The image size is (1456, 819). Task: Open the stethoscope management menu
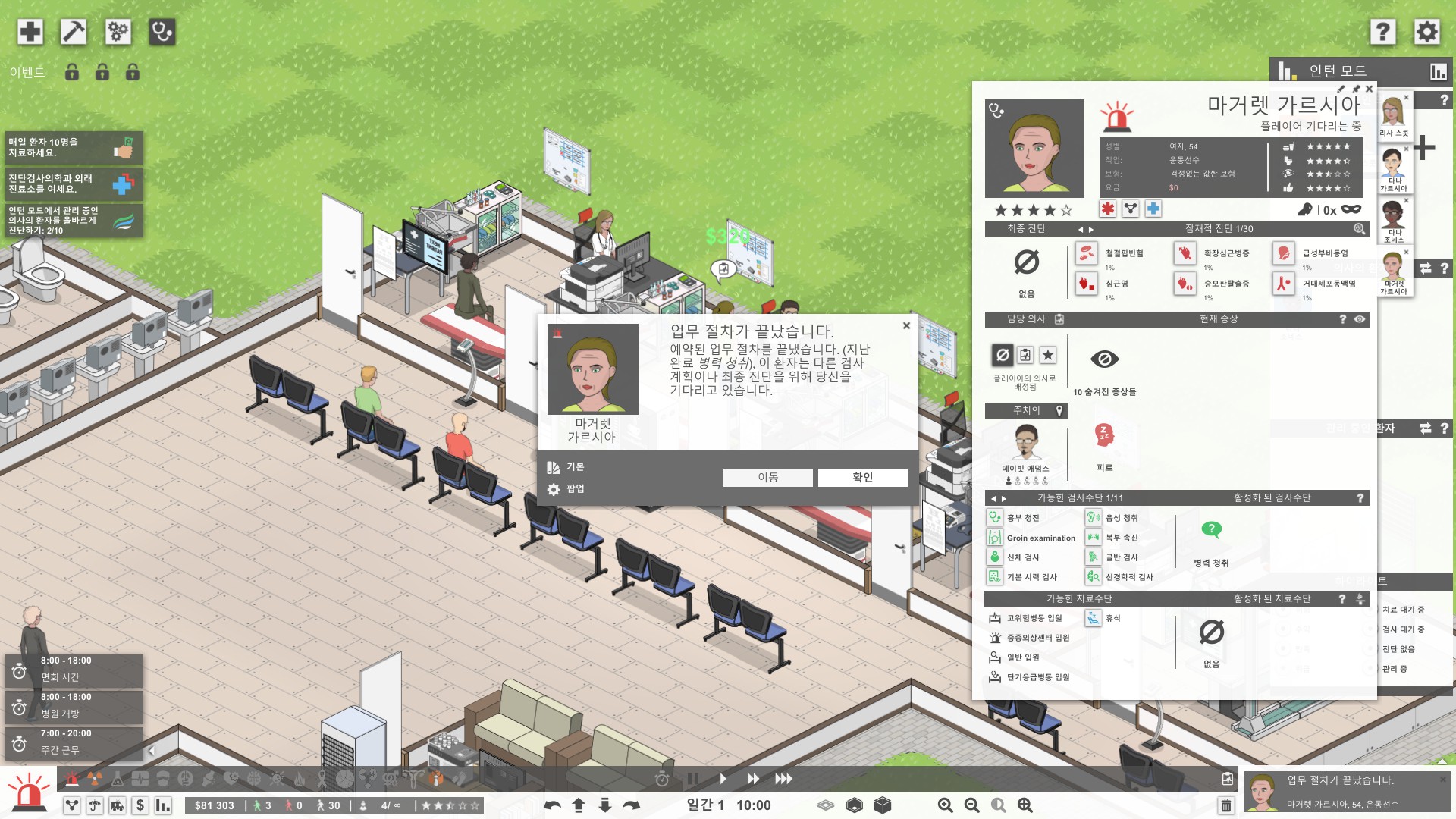pyautogui.click(x=162, y=32)
